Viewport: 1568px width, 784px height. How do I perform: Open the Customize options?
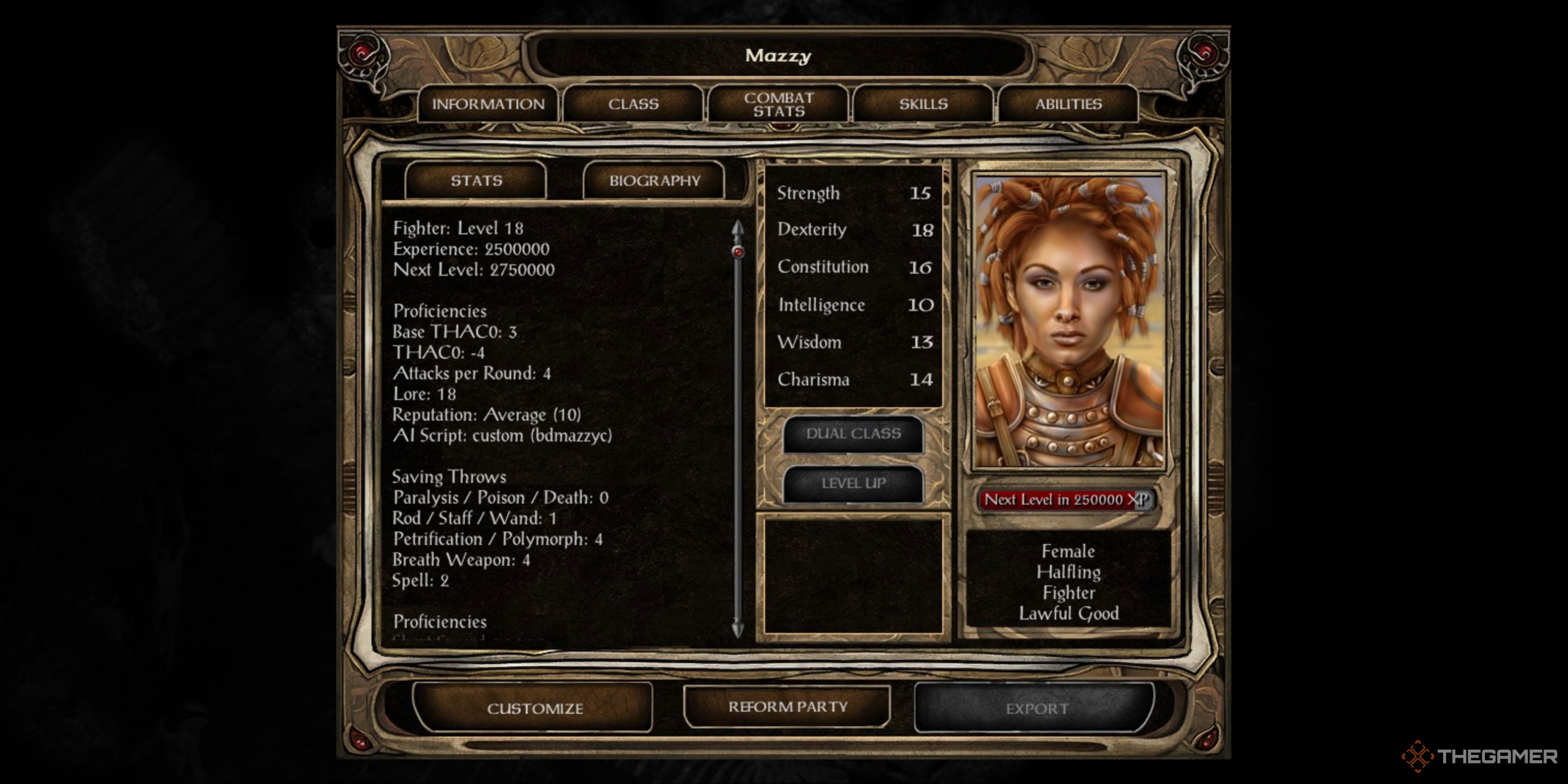[535, 709]
